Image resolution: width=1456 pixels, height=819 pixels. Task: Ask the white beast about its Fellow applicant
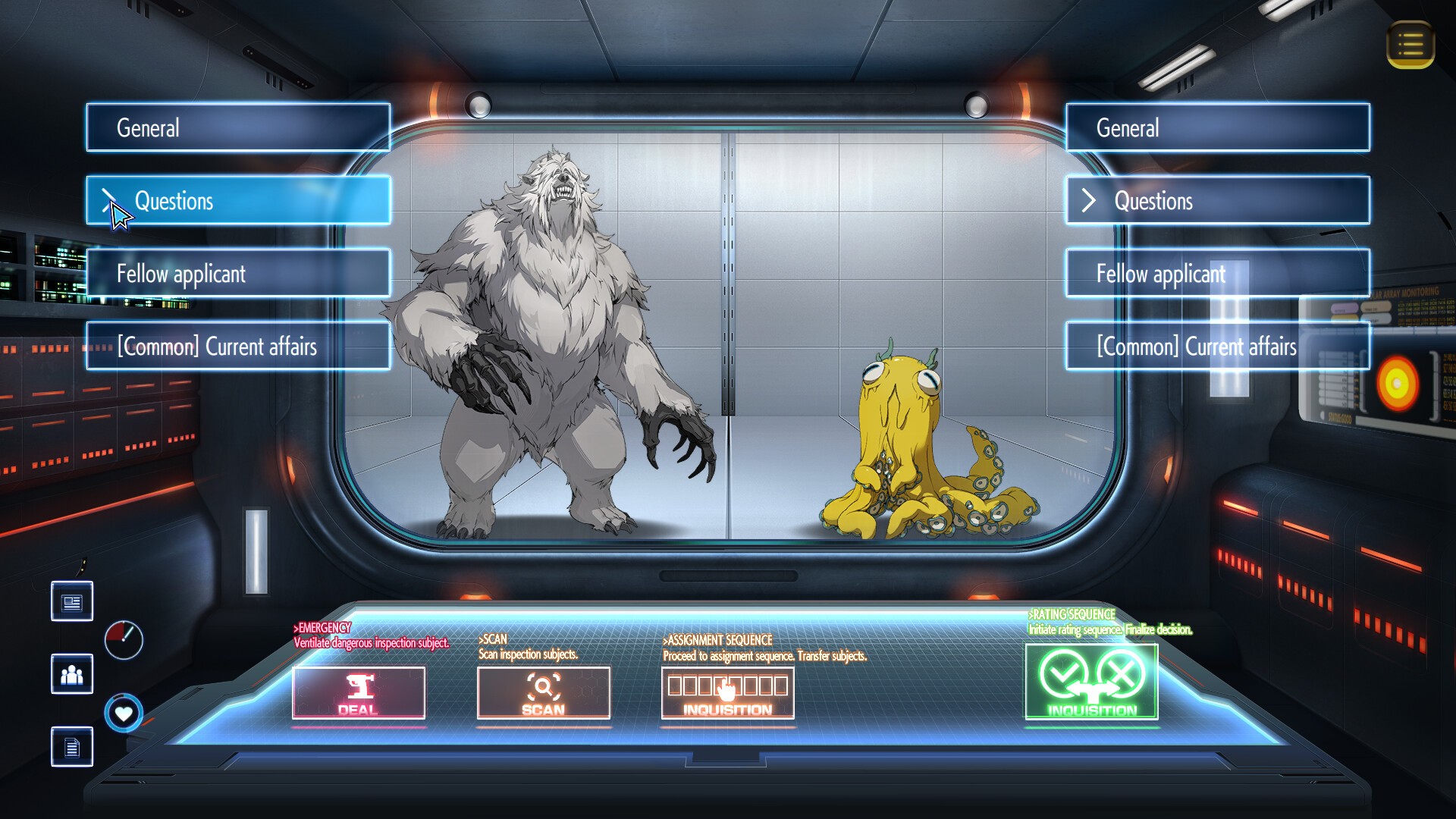point(238,273)
